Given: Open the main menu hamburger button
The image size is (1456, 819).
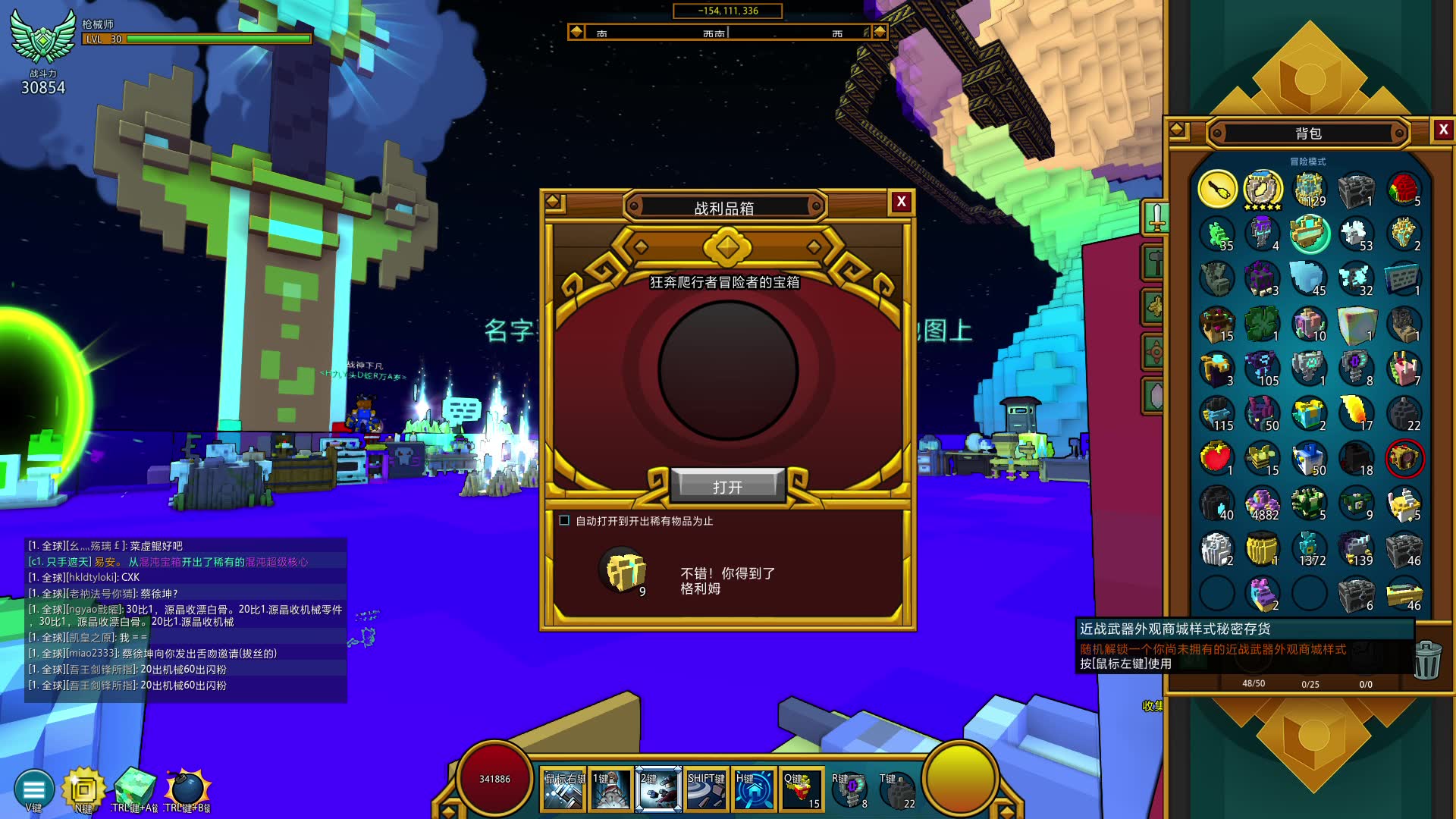Looking at the screenshot, I should click(x=34, y=789).
